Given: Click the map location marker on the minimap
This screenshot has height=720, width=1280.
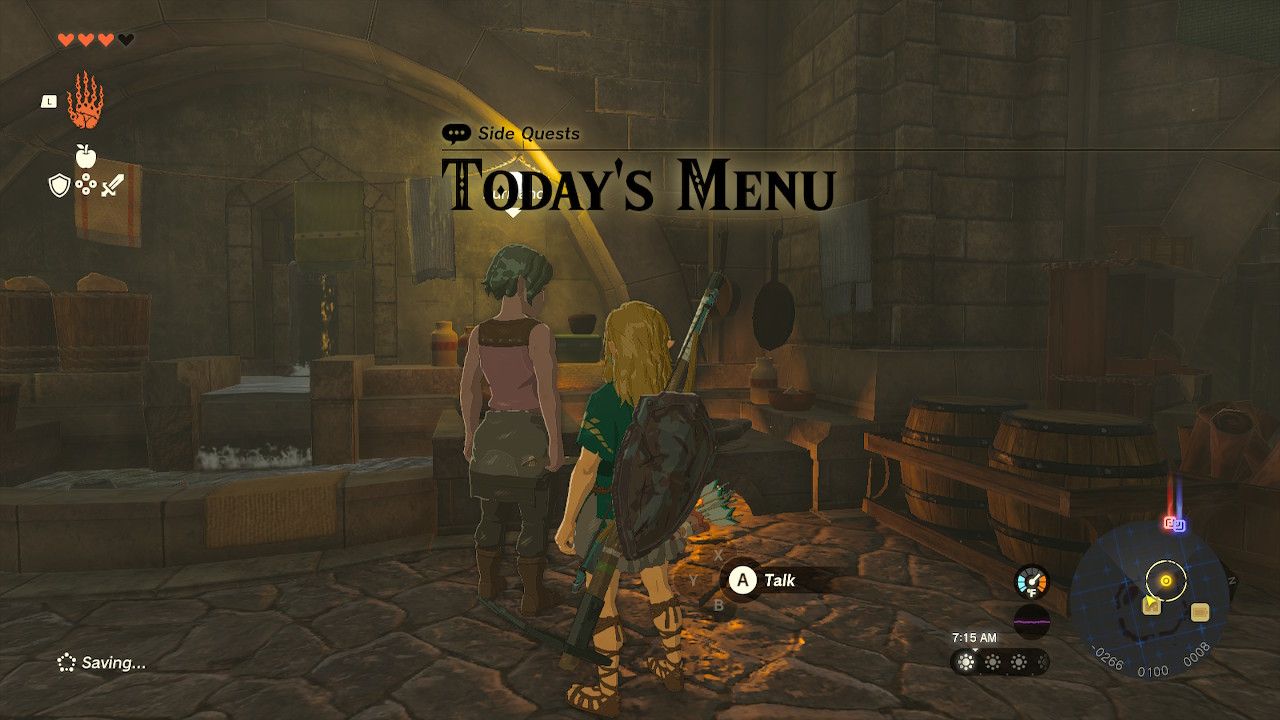Looking at the screenshot, I should (1152, 606).
